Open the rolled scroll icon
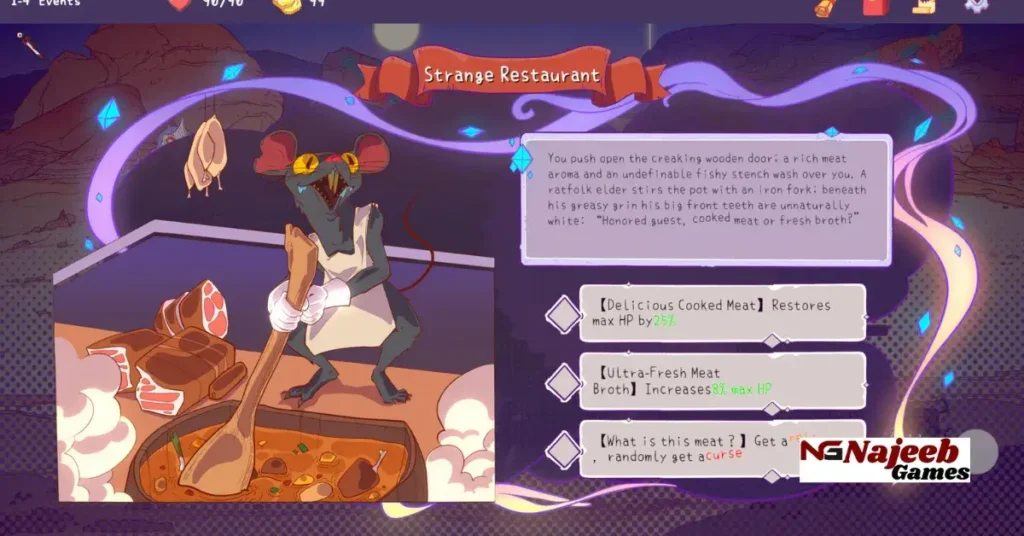 coord(824,7)
